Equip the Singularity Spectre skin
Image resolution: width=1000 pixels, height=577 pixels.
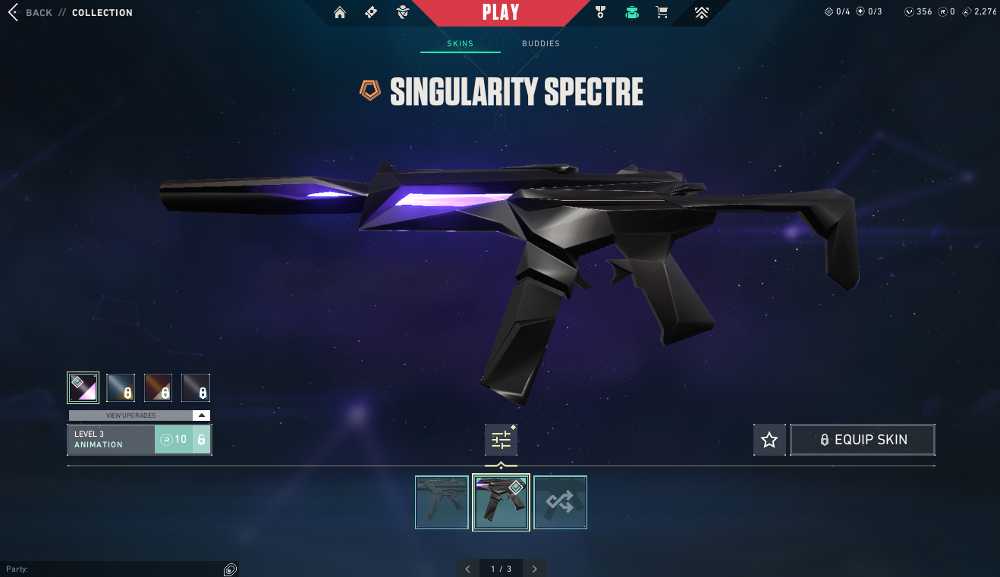[863, 440]
